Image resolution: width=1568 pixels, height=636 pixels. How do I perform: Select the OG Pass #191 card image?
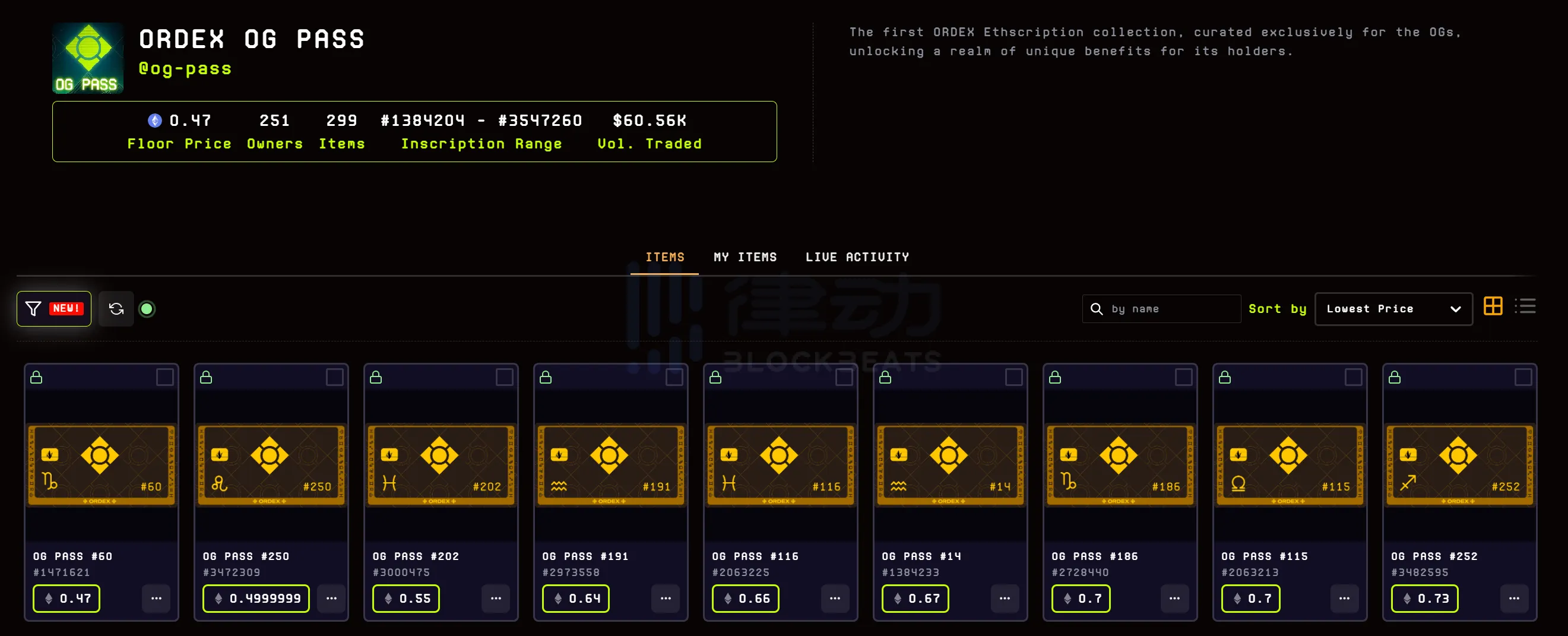(x=610, y=465)
